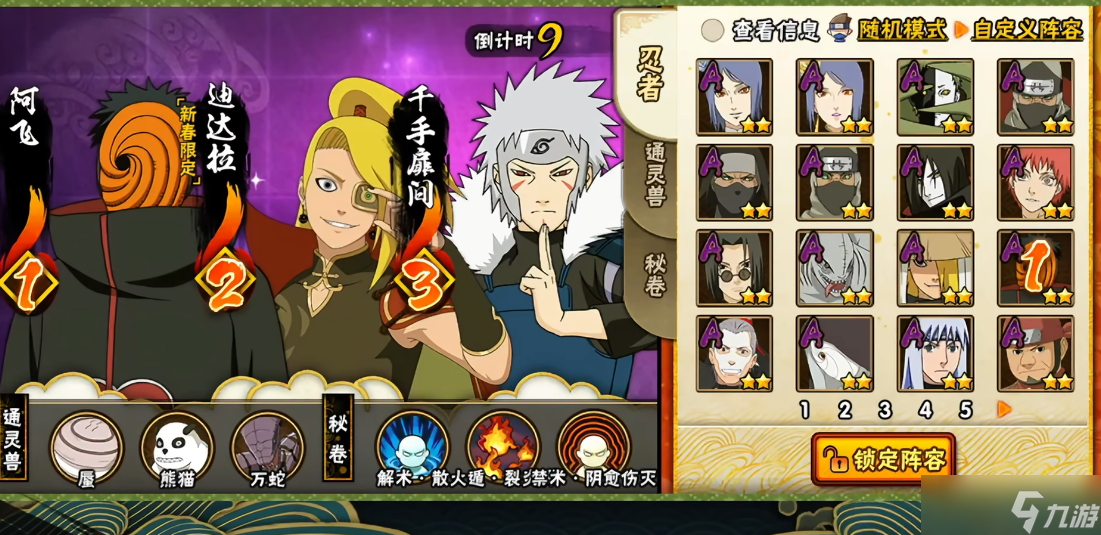Click the orange next-page arrow
This screenshot has width=1101, height=535.
(x=1004, y=409)
